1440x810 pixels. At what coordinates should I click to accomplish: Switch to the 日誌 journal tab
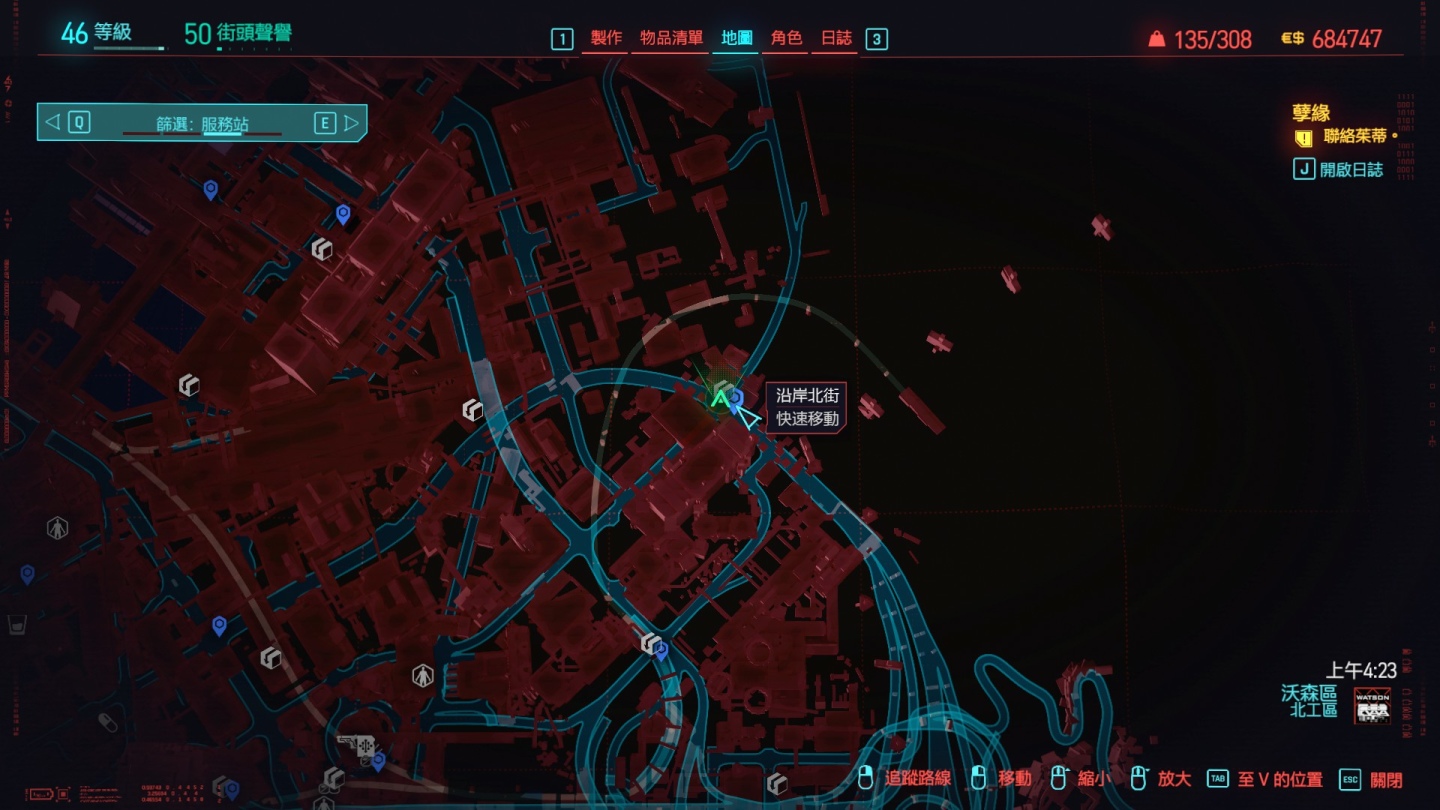point(836,38)
